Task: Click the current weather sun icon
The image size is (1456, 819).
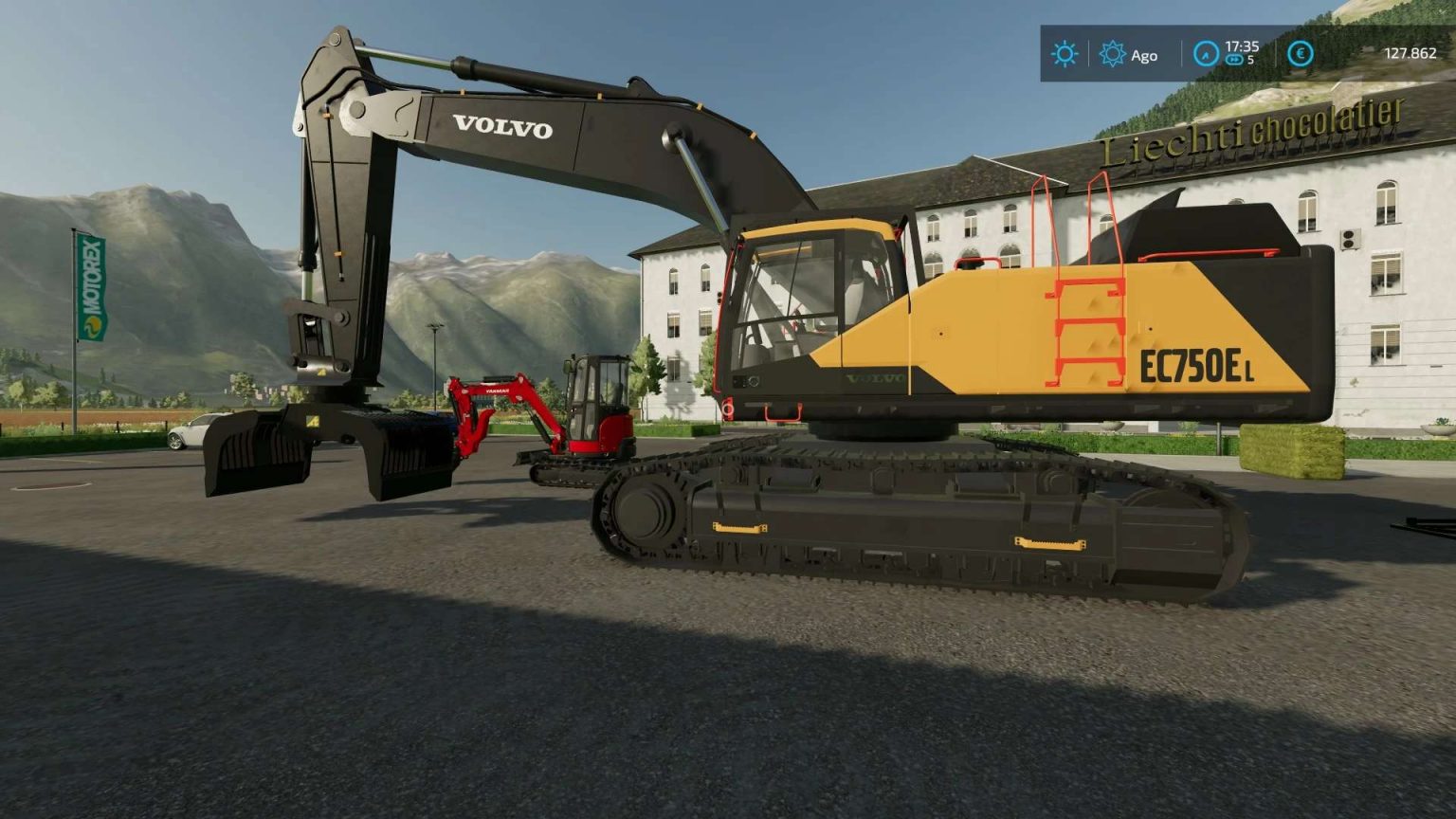Action: [1065, 53]
